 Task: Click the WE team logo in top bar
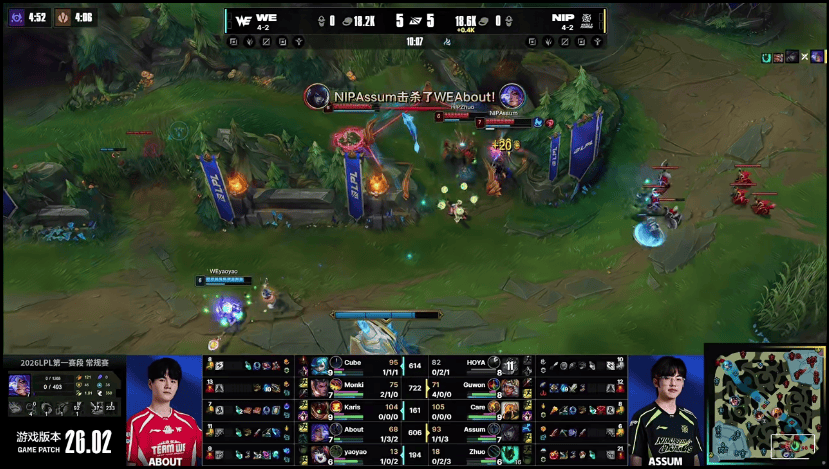[x=243, y=19]
